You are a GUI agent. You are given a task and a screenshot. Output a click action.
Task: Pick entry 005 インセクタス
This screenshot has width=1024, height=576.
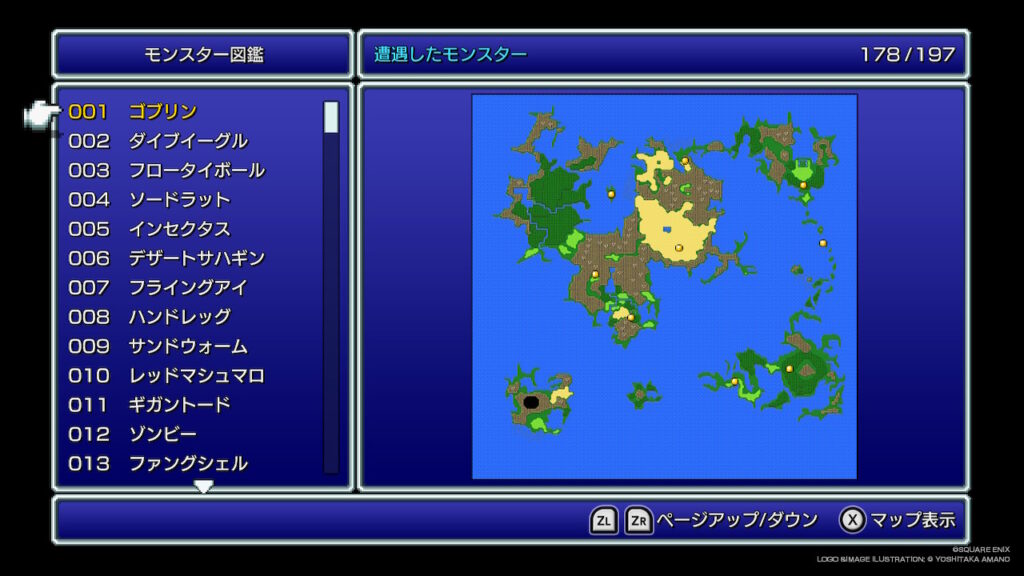(x=179, y=229)
